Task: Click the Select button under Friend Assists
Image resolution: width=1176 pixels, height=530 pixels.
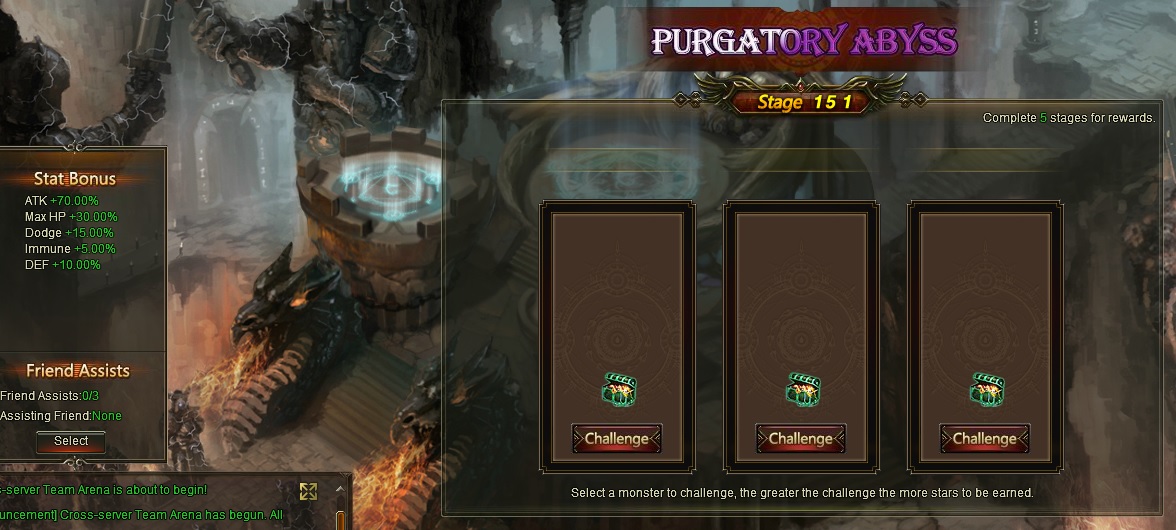Action: (71, 441)
